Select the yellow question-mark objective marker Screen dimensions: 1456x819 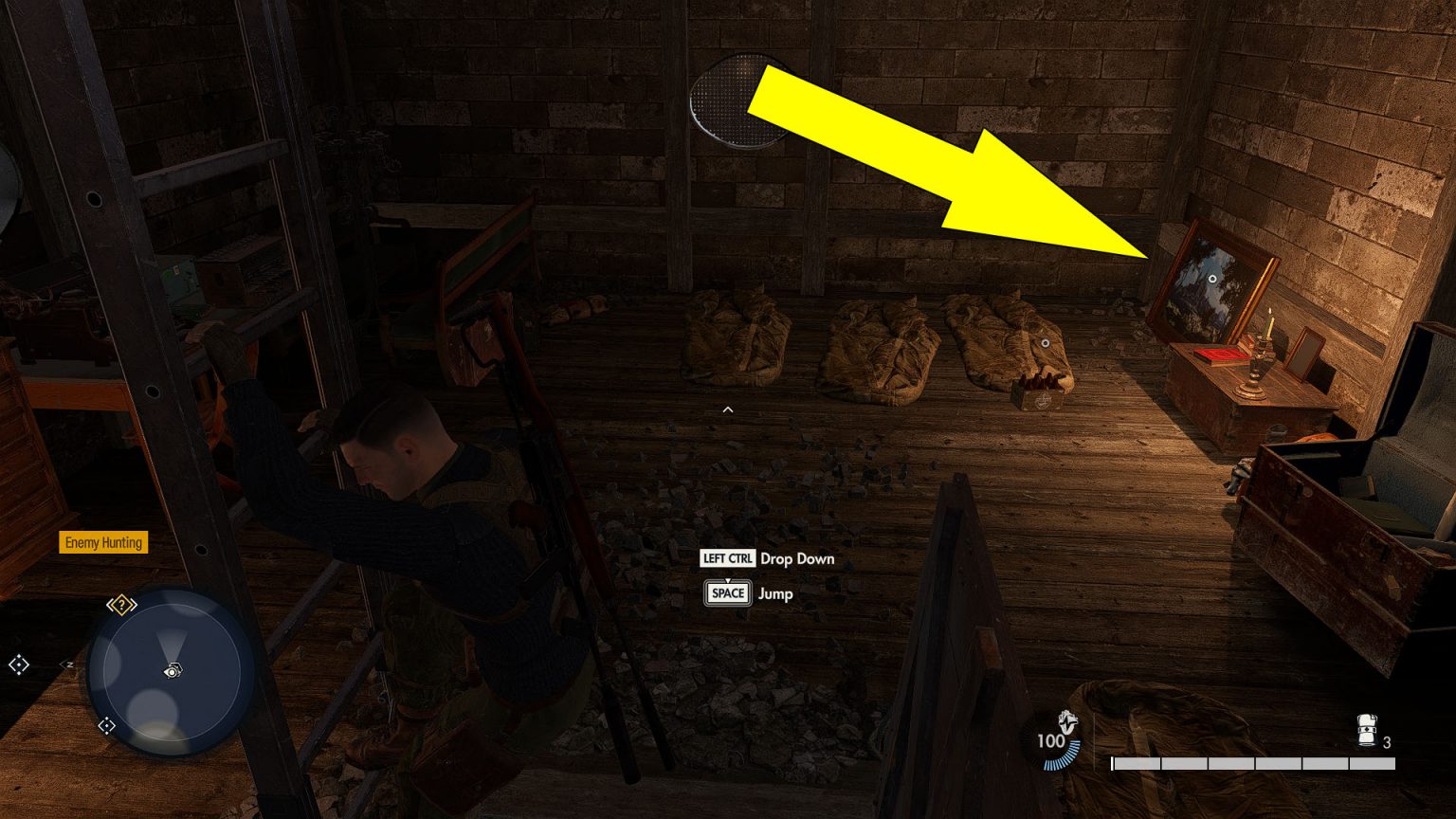pyautogui.click(x=121, y=605)
